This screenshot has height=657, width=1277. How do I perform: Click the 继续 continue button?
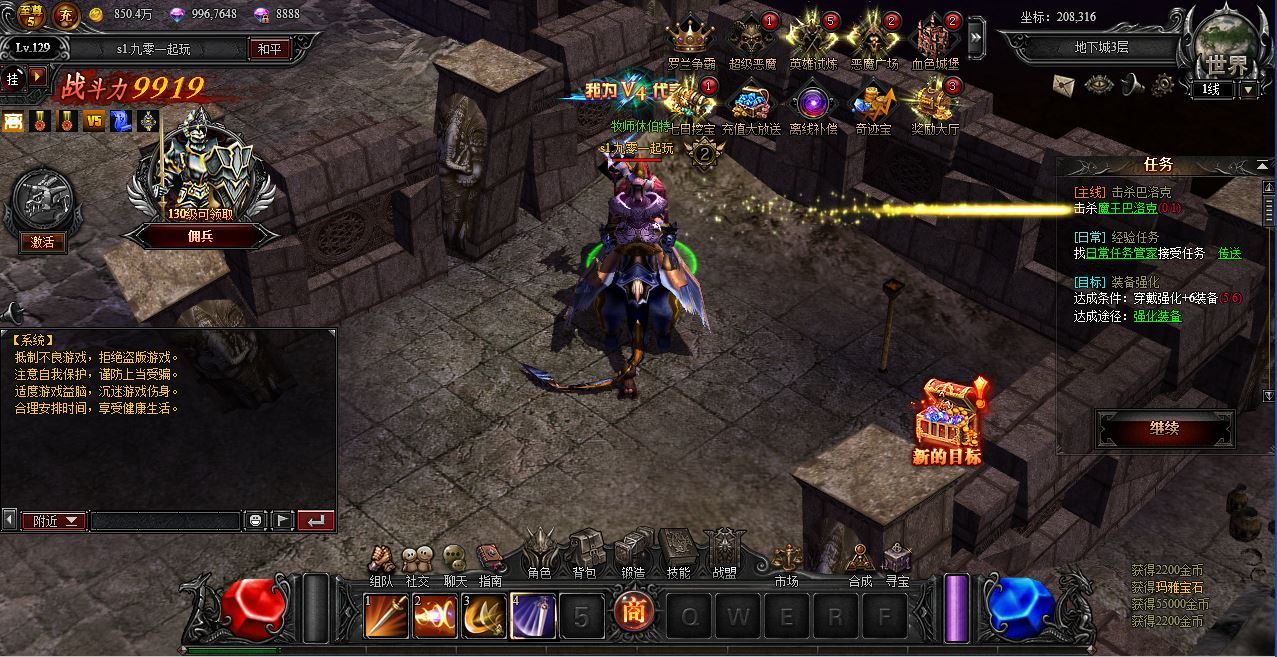tap(1165, 429)
